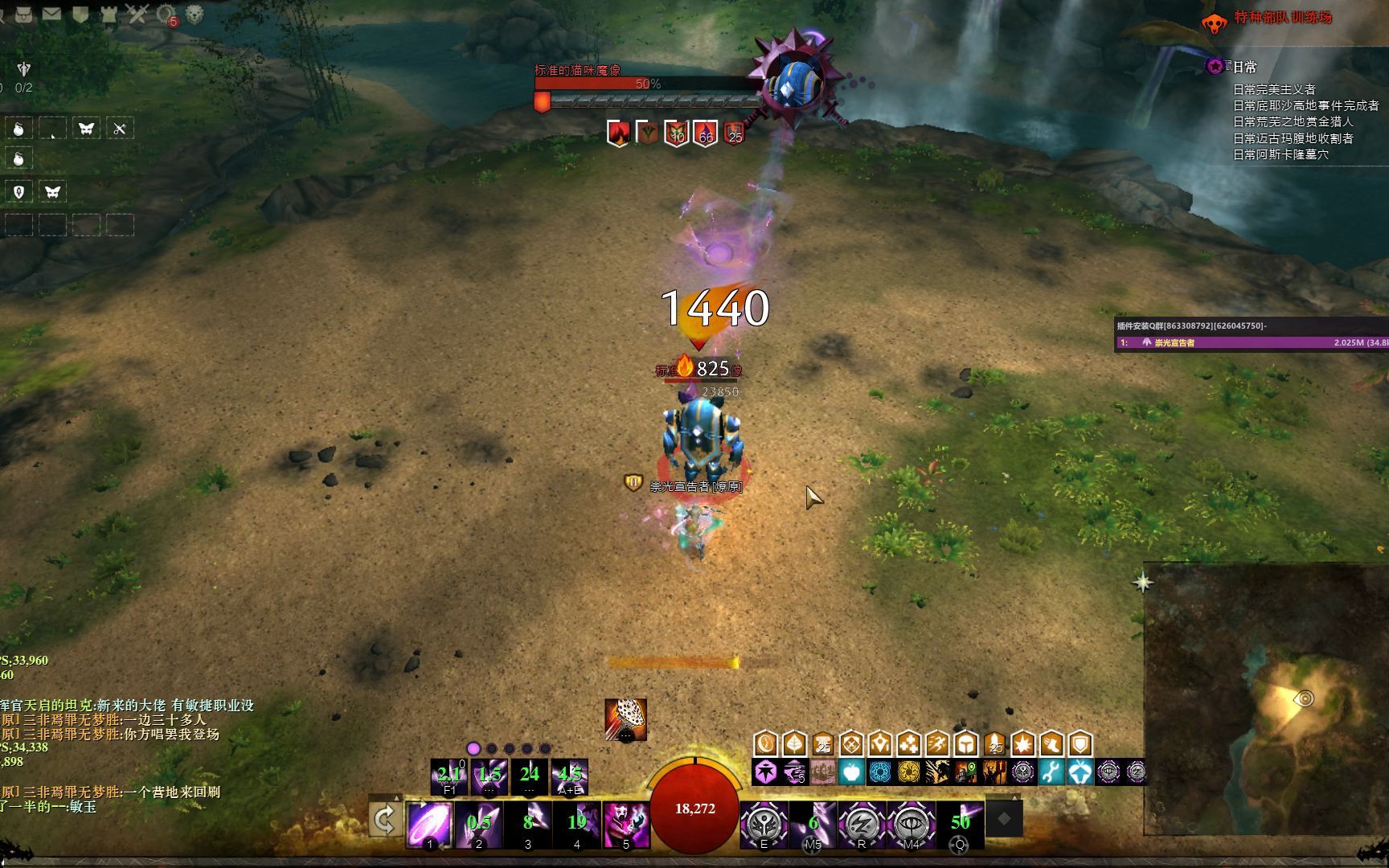The width and height of the screenshot is (1389, 868).
Task: Click the mushroom special action skill icon
Action: (626, 719)
